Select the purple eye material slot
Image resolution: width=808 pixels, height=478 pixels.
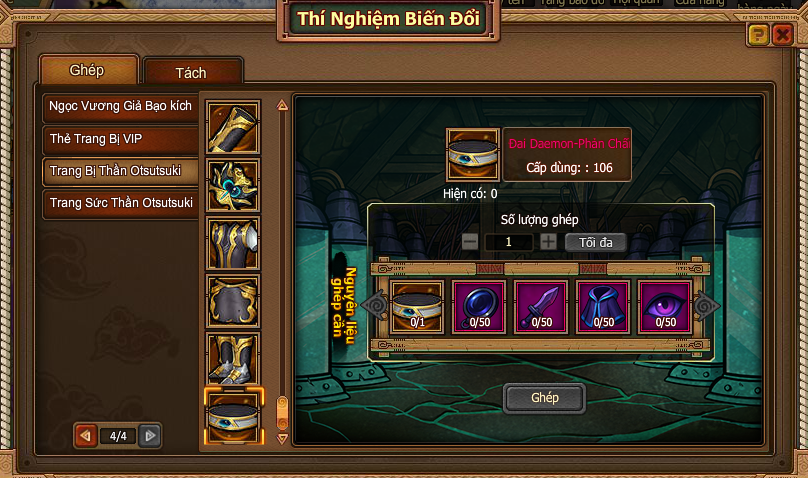(x=665, y=305)
